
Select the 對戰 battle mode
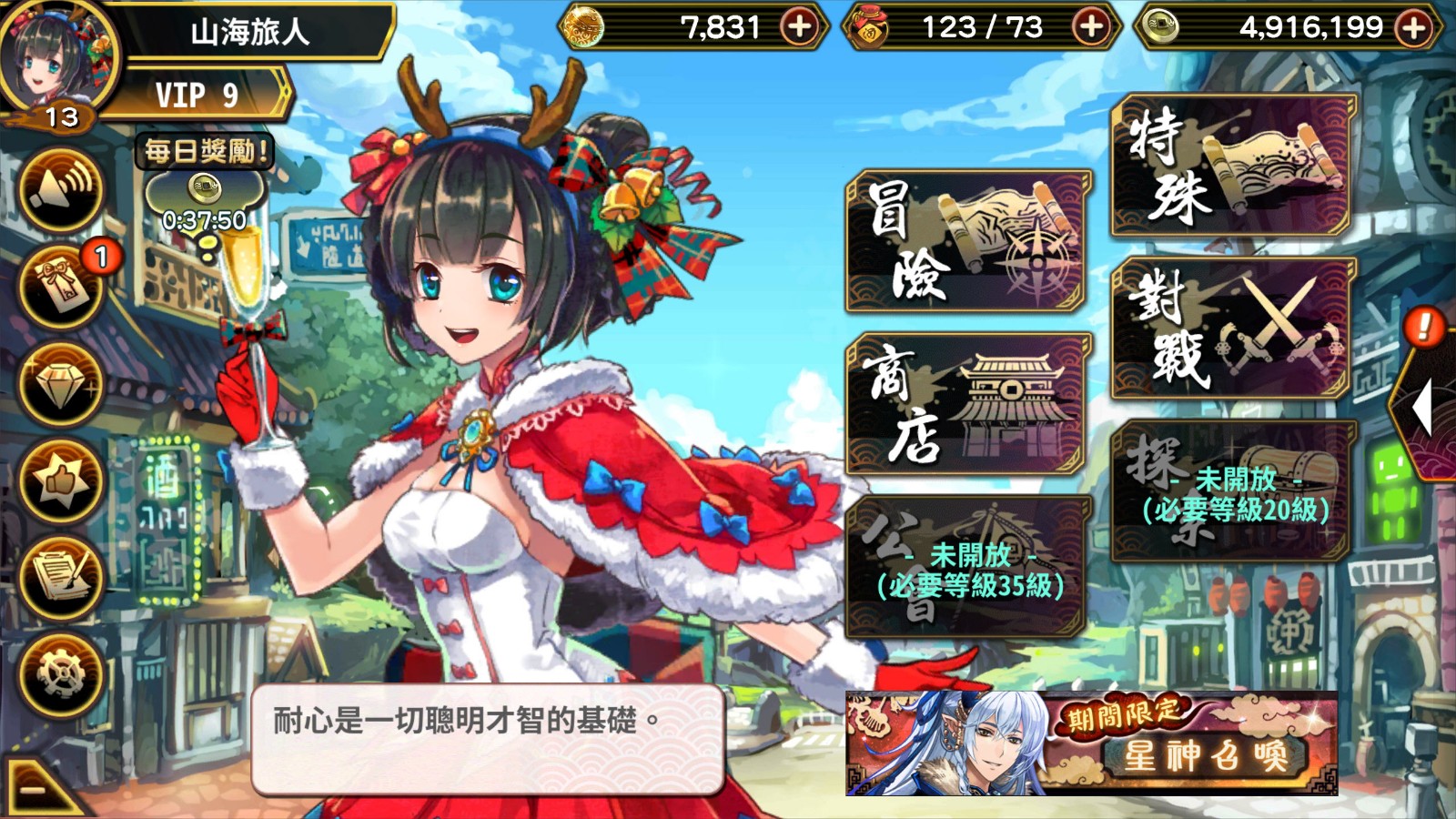tap(1232, 329)
